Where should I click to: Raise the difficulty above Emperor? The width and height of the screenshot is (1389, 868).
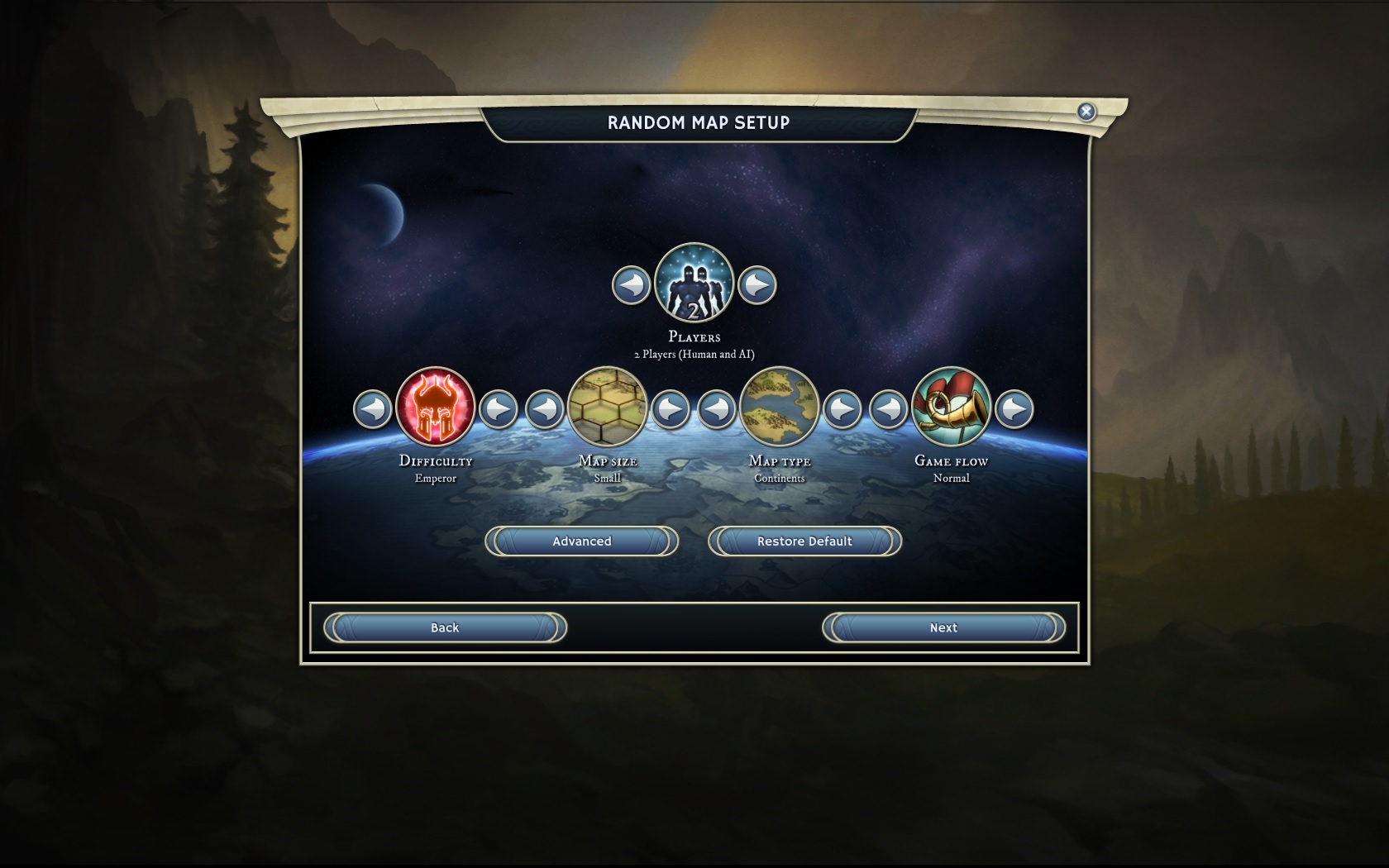coord(499,409)
